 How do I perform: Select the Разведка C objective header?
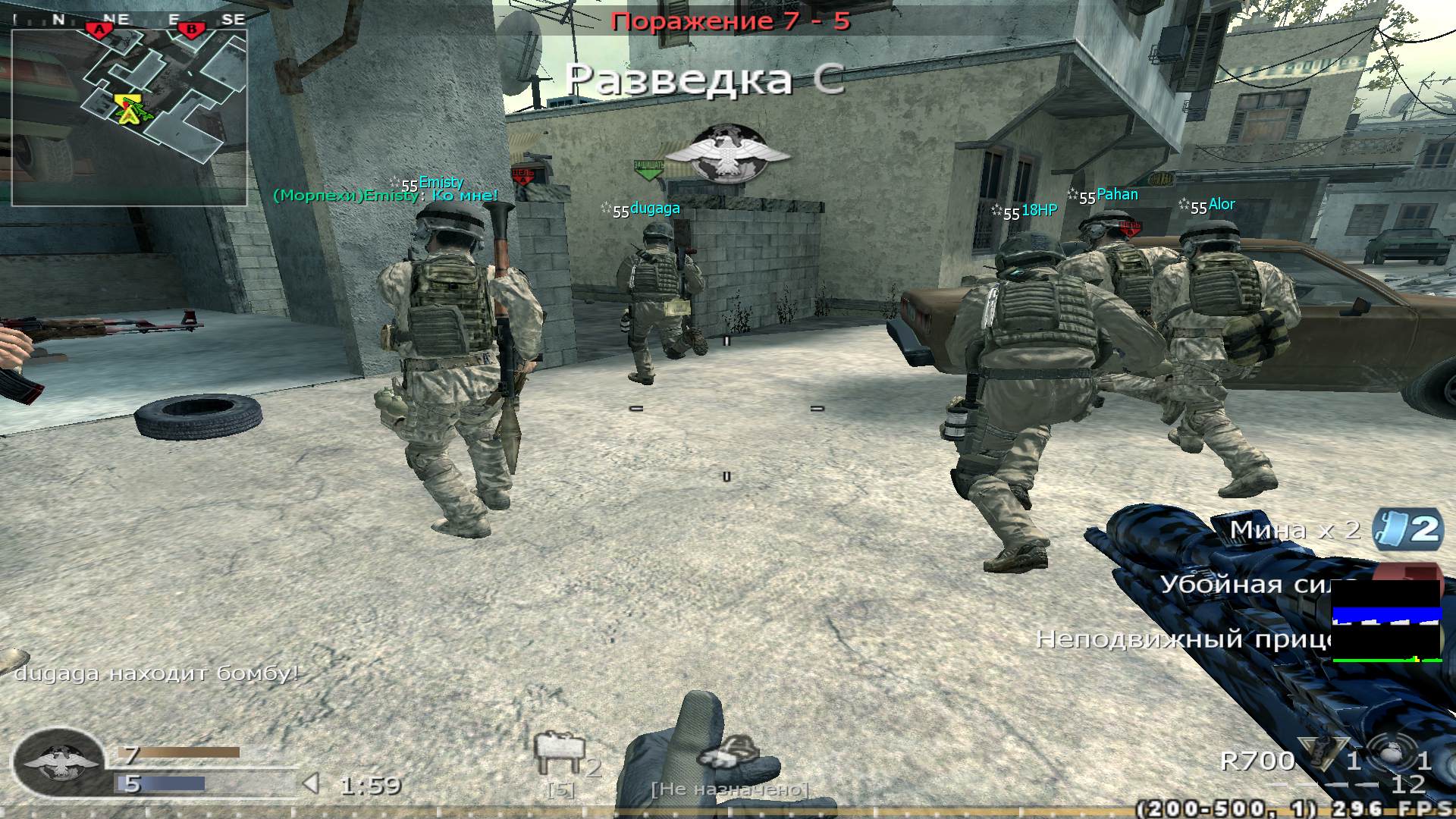click(707, 79)
